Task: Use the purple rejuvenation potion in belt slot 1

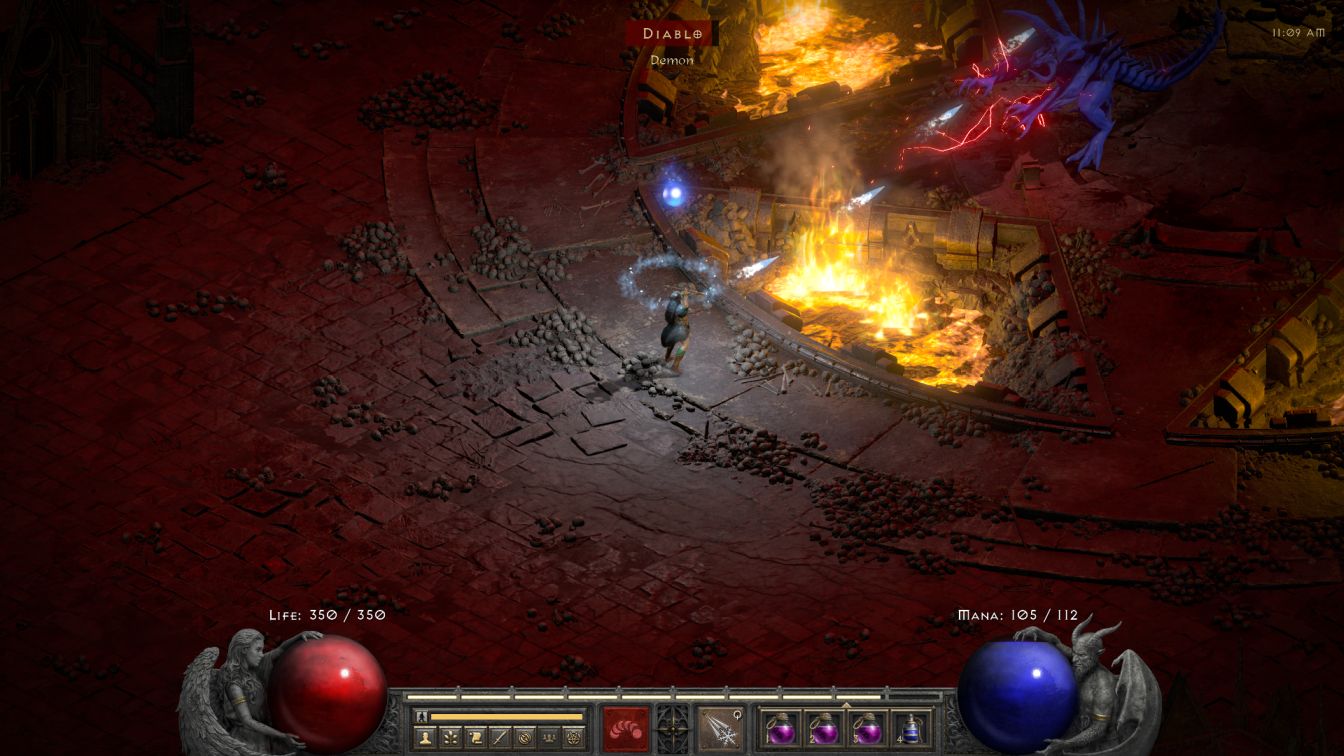Action: pyautogui.click(x=783, y=729)
